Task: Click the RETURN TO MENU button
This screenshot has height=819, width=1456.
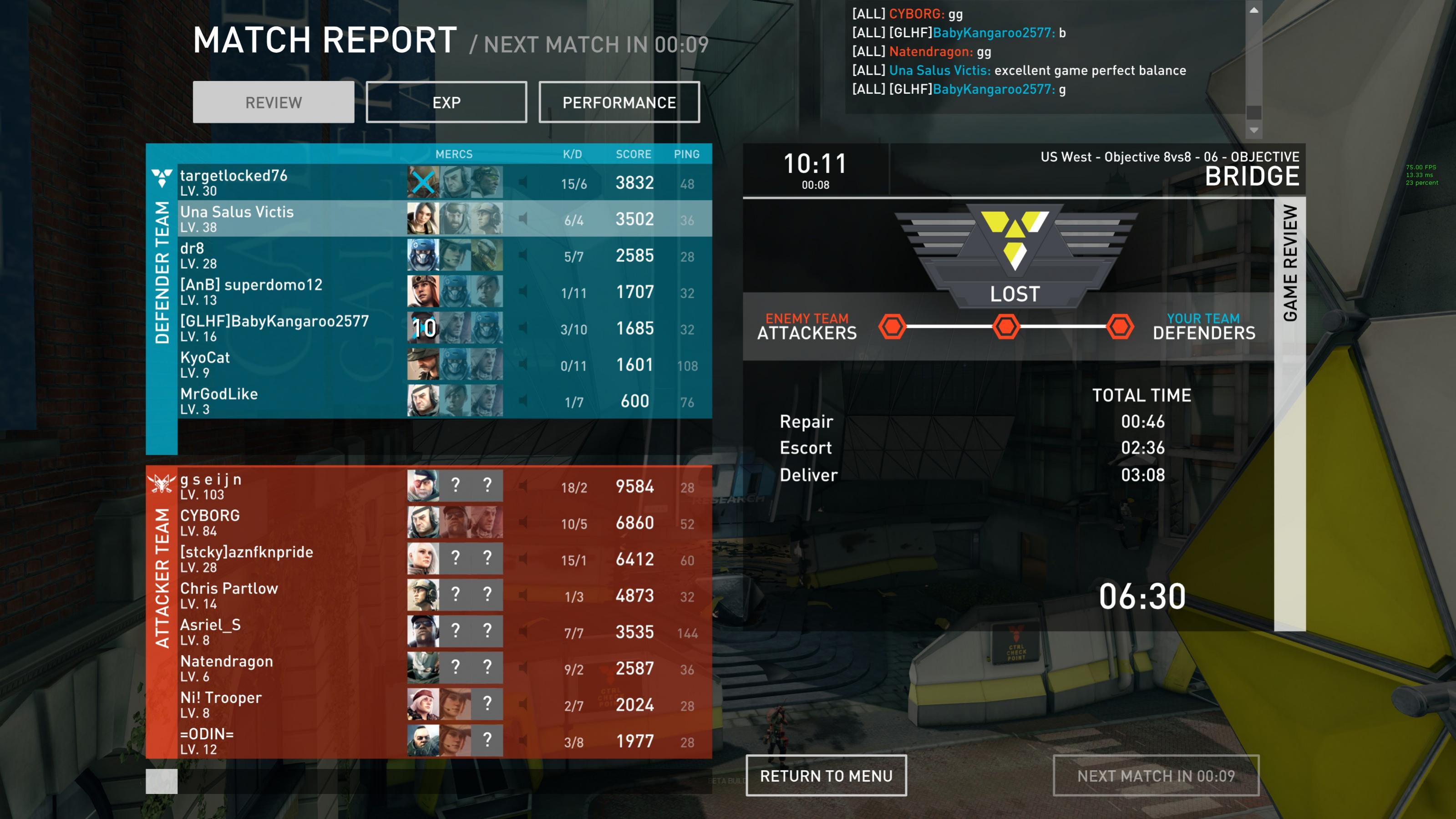Action: (826, 775)
